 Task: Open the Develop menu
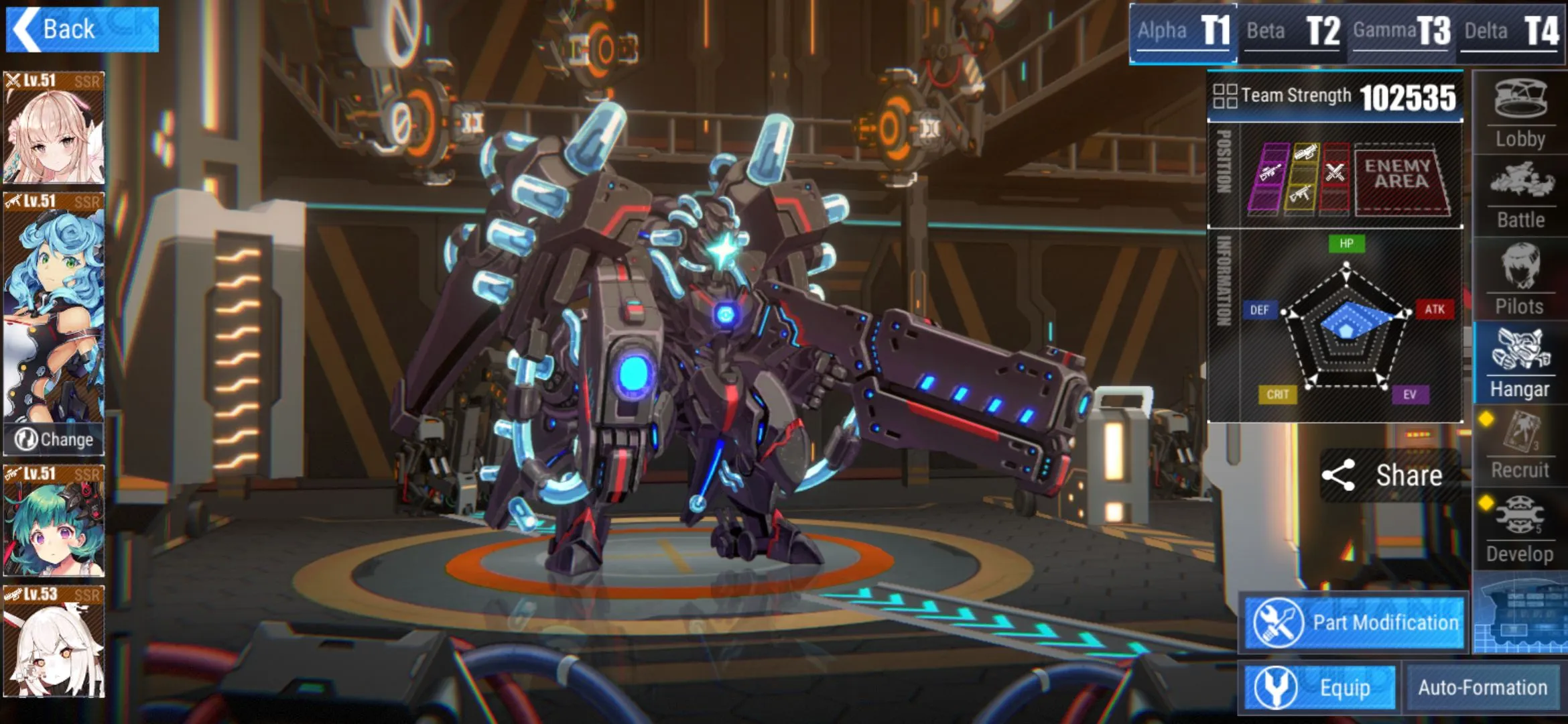tap(1520, 530)
